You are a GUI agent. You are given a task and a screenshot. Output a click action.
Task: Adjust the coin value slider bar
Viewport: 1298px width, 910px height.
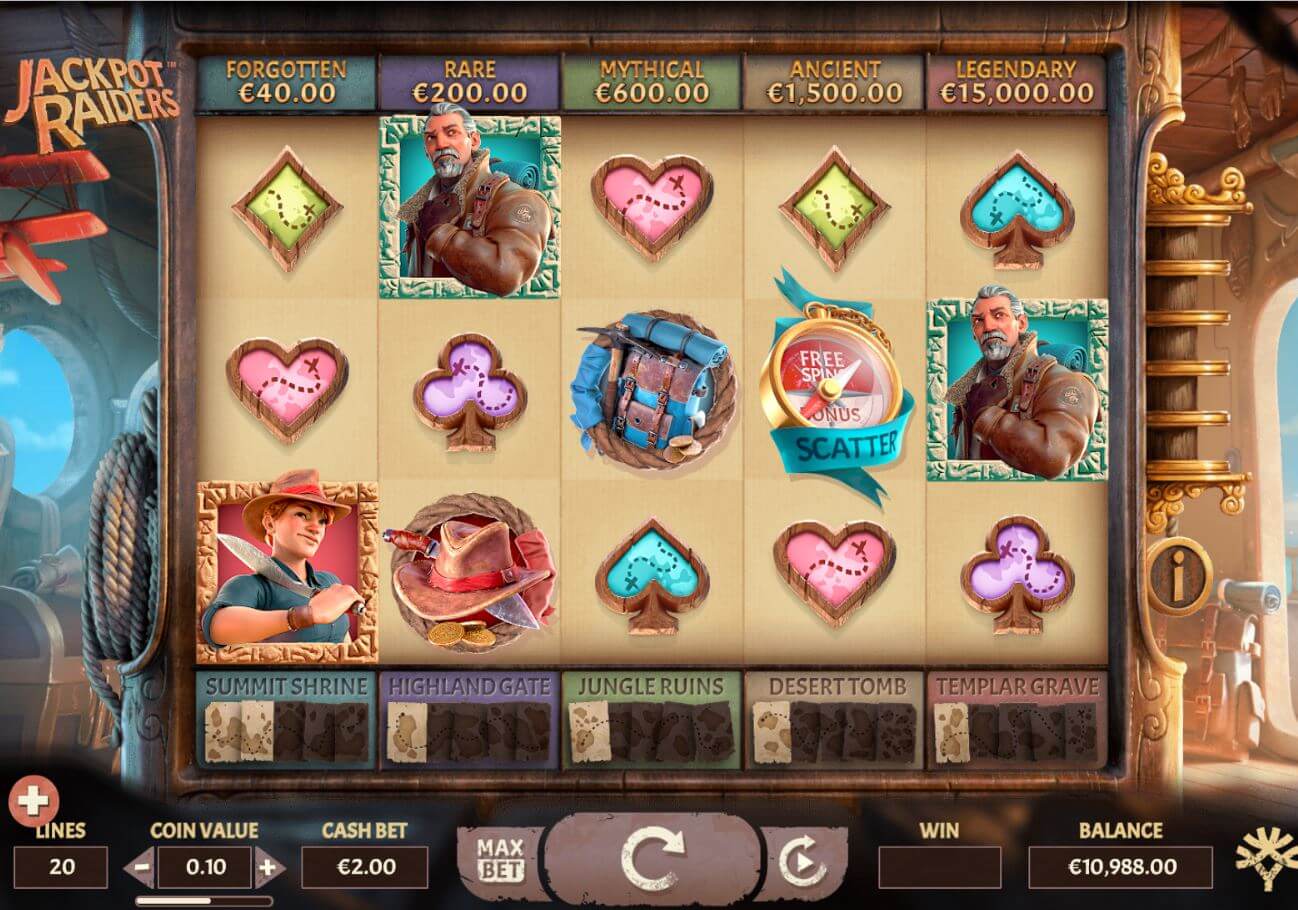point(204,900)
